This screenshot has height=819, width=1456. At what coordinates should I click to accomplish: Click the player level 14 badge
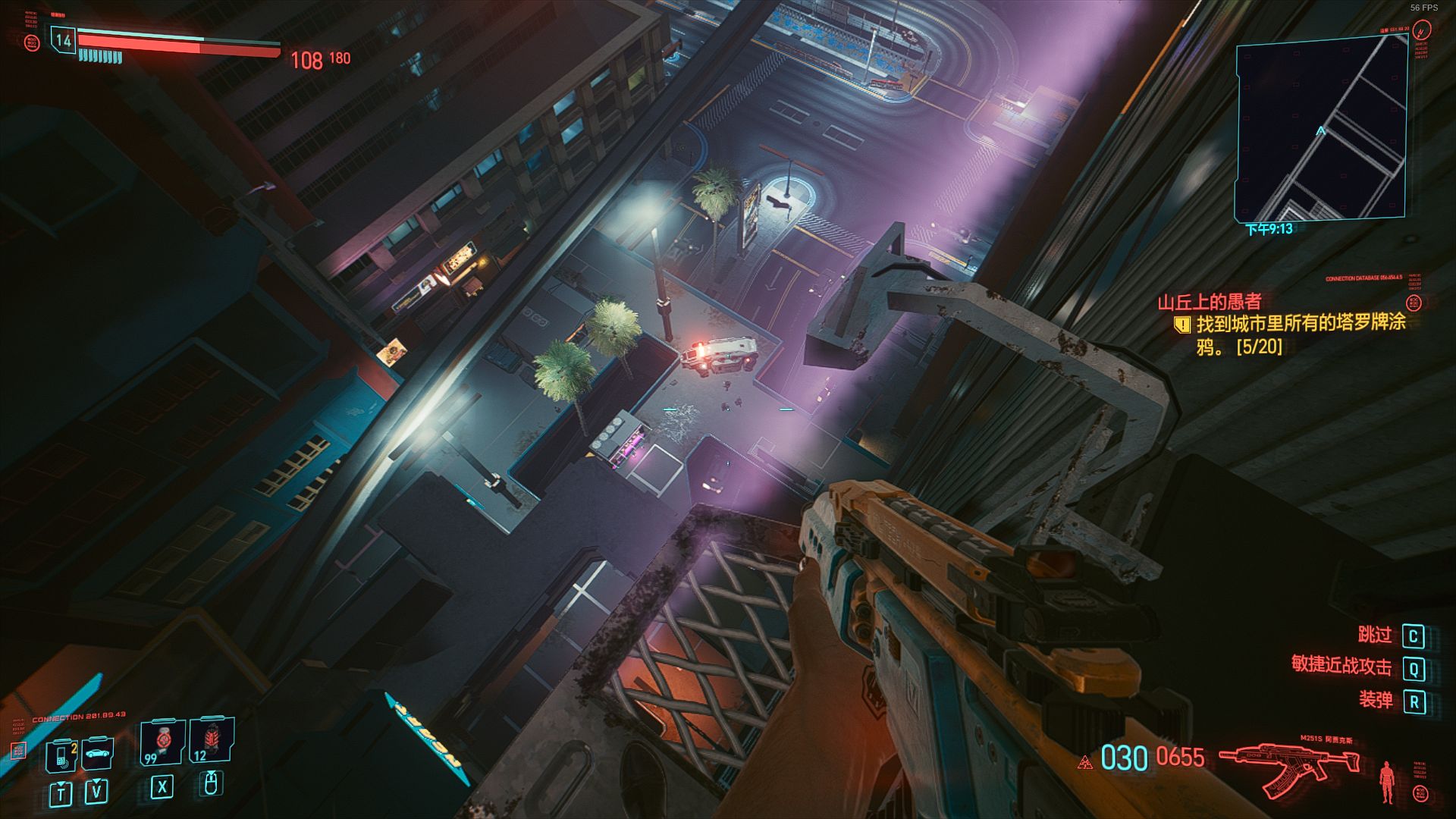pos(63,41)
